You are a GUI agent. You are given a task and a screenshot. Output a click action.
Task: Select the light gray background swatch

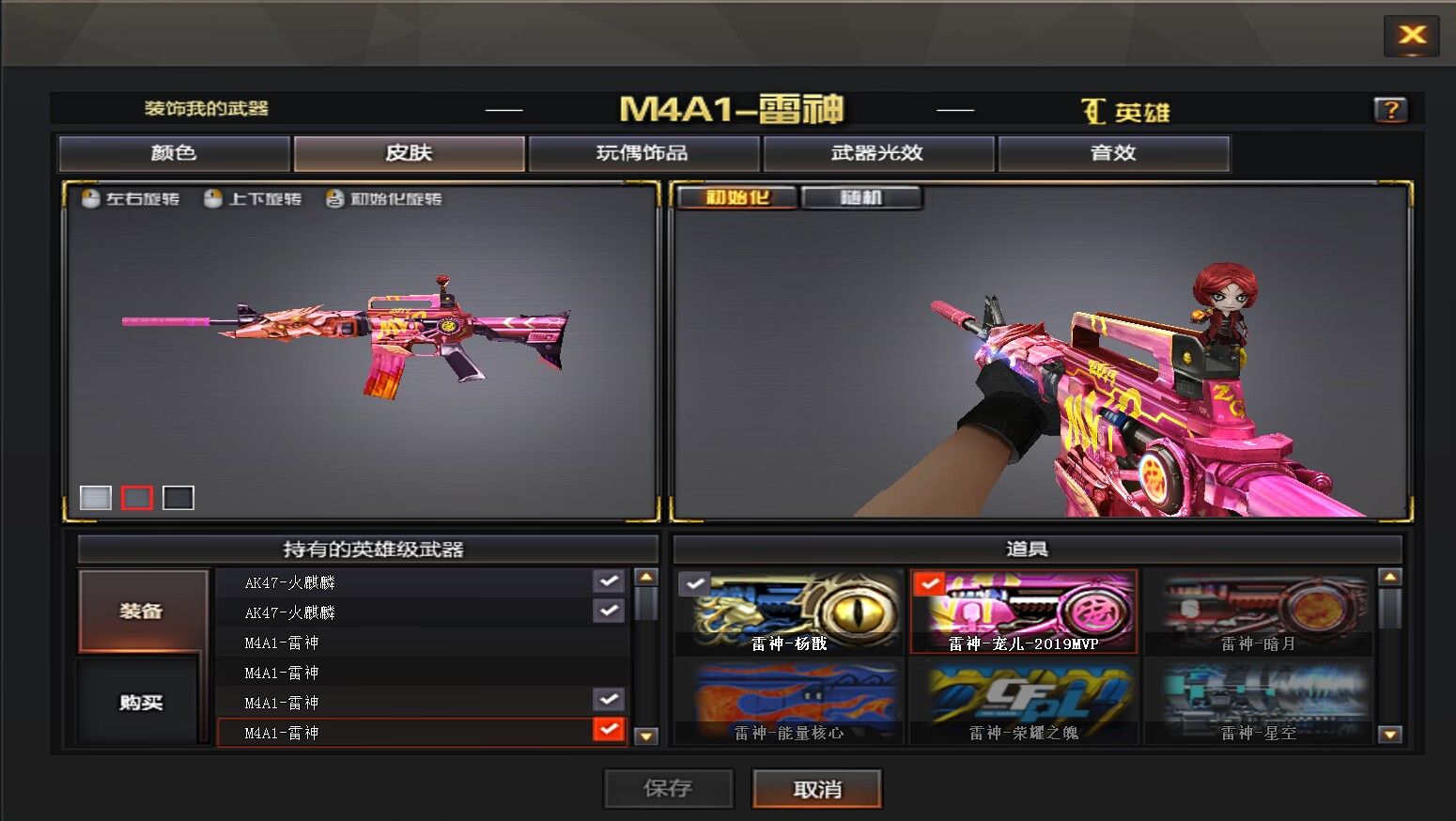click(x=96, y=497)
